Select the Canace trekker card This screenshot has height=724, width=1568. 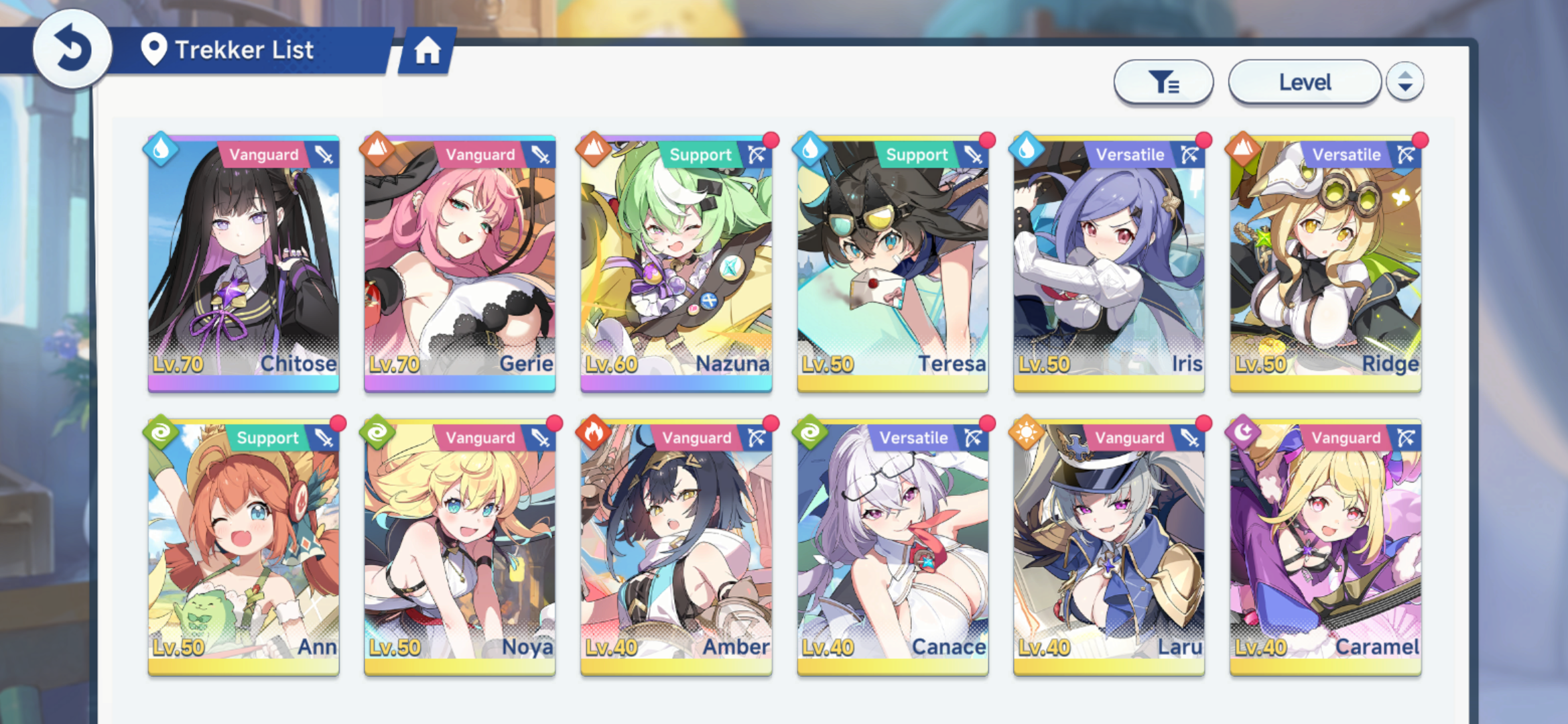[x=893, y=547]
